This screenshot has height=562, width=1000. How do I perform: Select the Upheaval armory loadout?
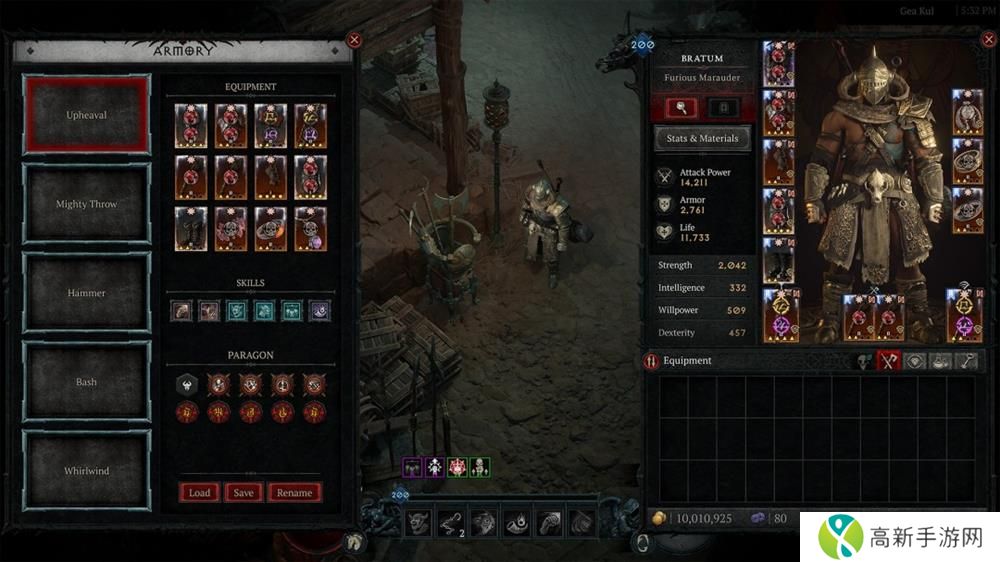click(x=87, y=115)
